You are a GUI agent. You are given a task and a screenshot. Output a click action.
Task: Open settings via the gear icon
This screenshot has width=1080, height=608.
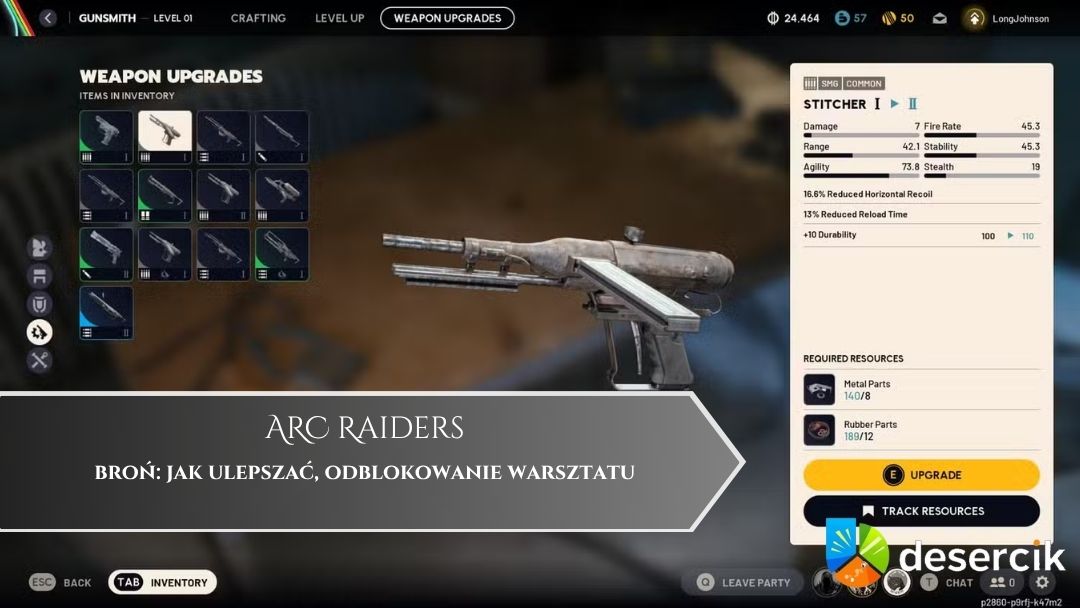[x=1042, y=582]
